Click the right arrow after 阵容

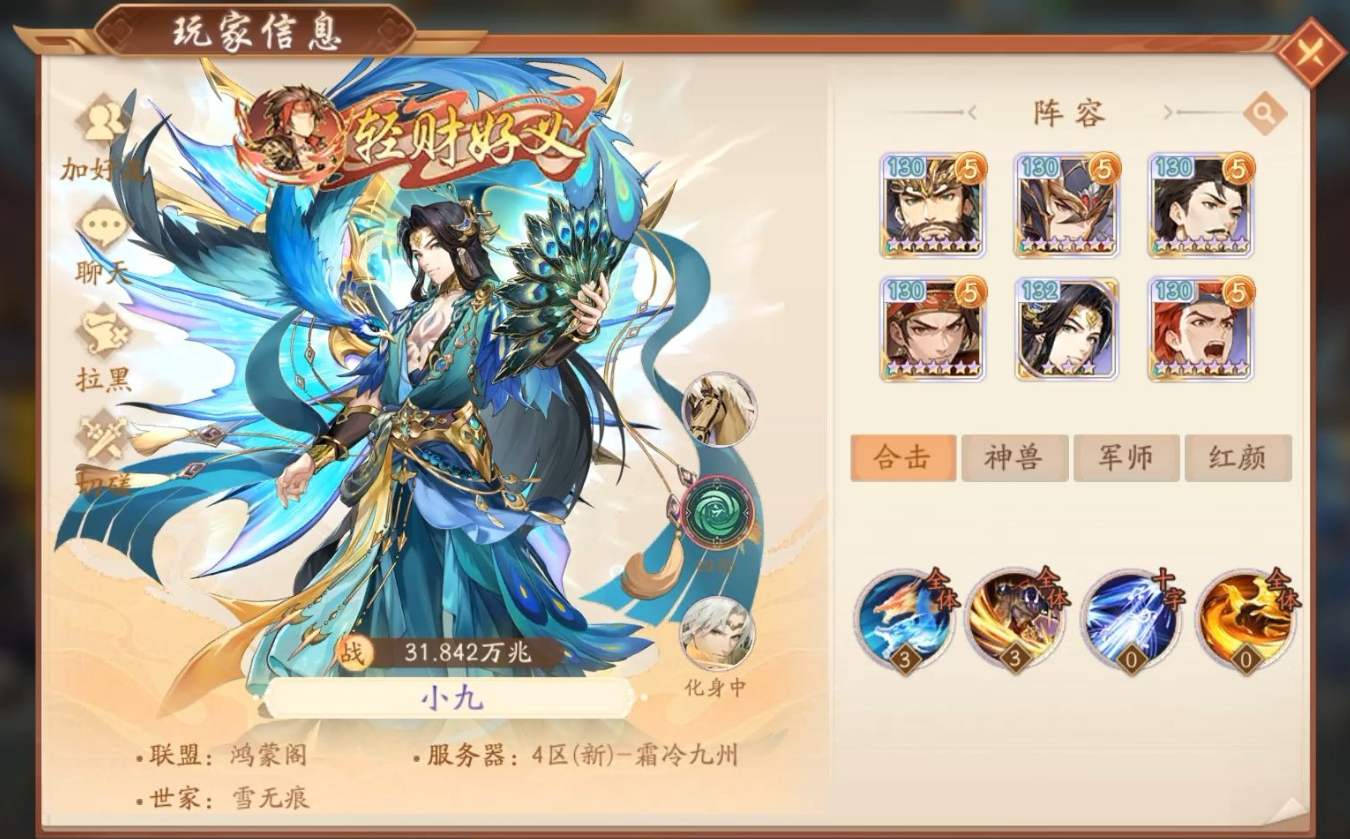pyautogui.click(x=1168, y=113)
